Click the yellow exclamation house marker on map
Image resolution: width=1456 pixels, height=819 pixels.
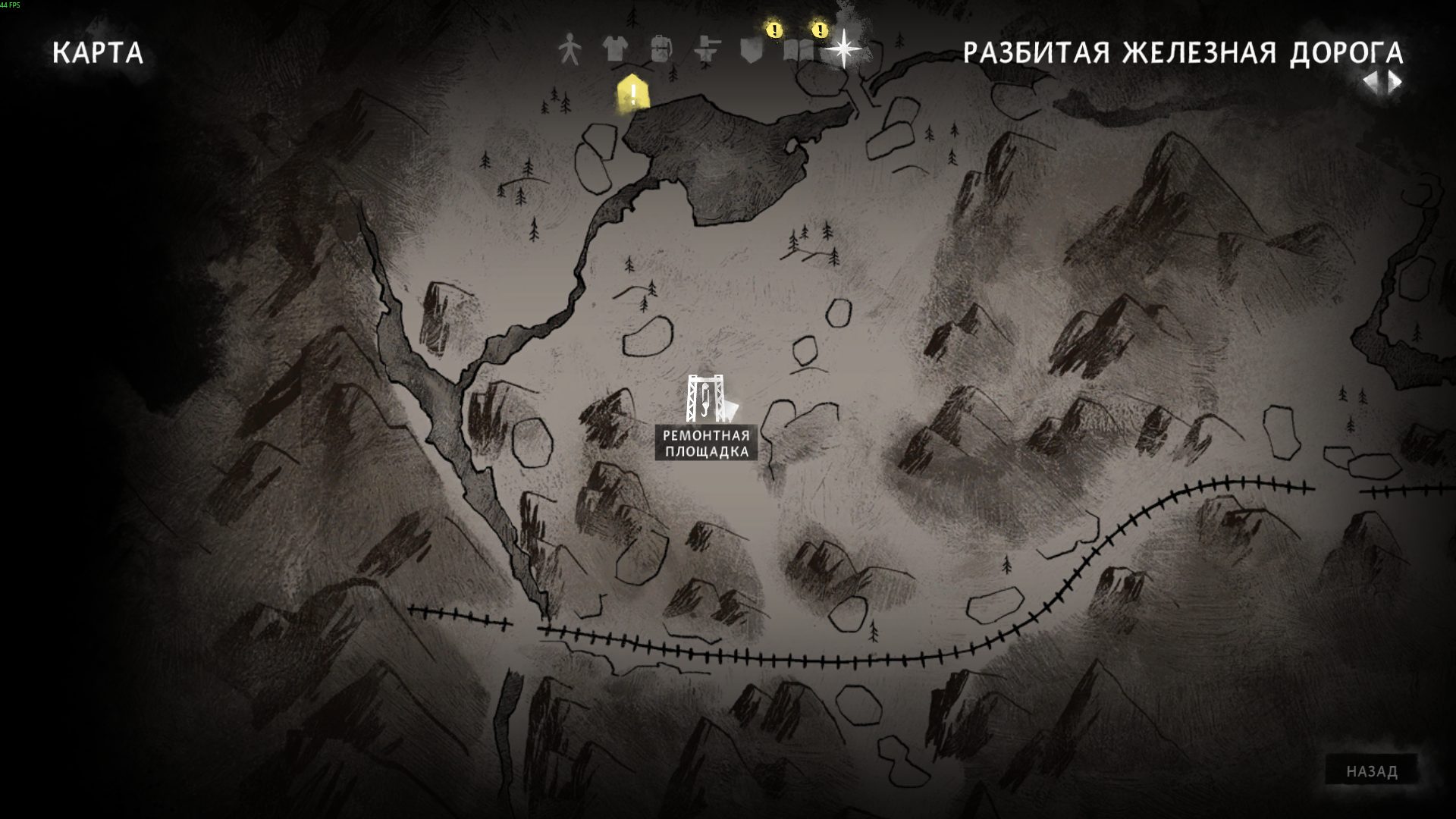coord(632,94)
